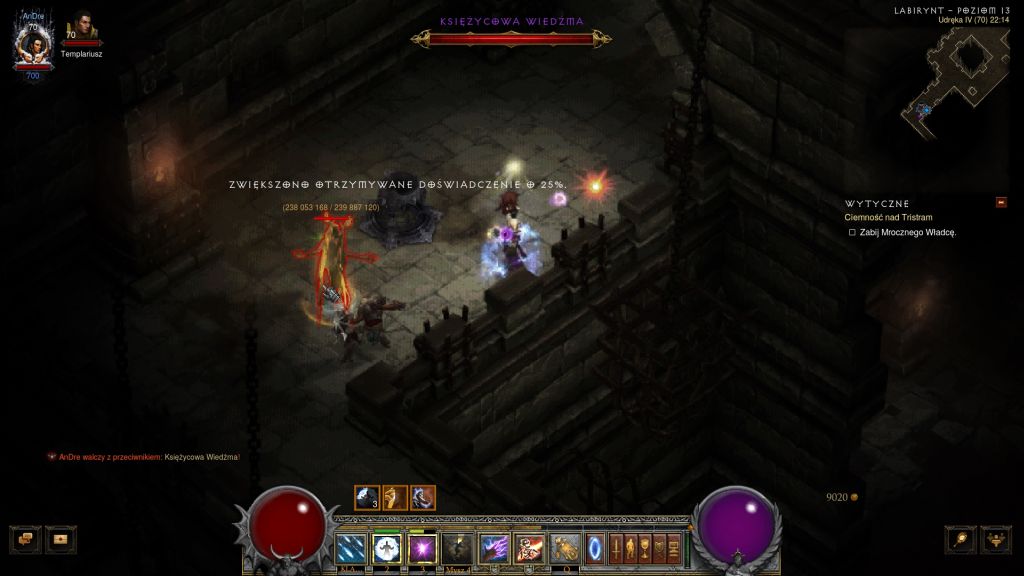The width and height of the screenshot is (1024, 576).
Task: Trigger the dark shadowy figure skill
Action: click(x=458, y=548)
